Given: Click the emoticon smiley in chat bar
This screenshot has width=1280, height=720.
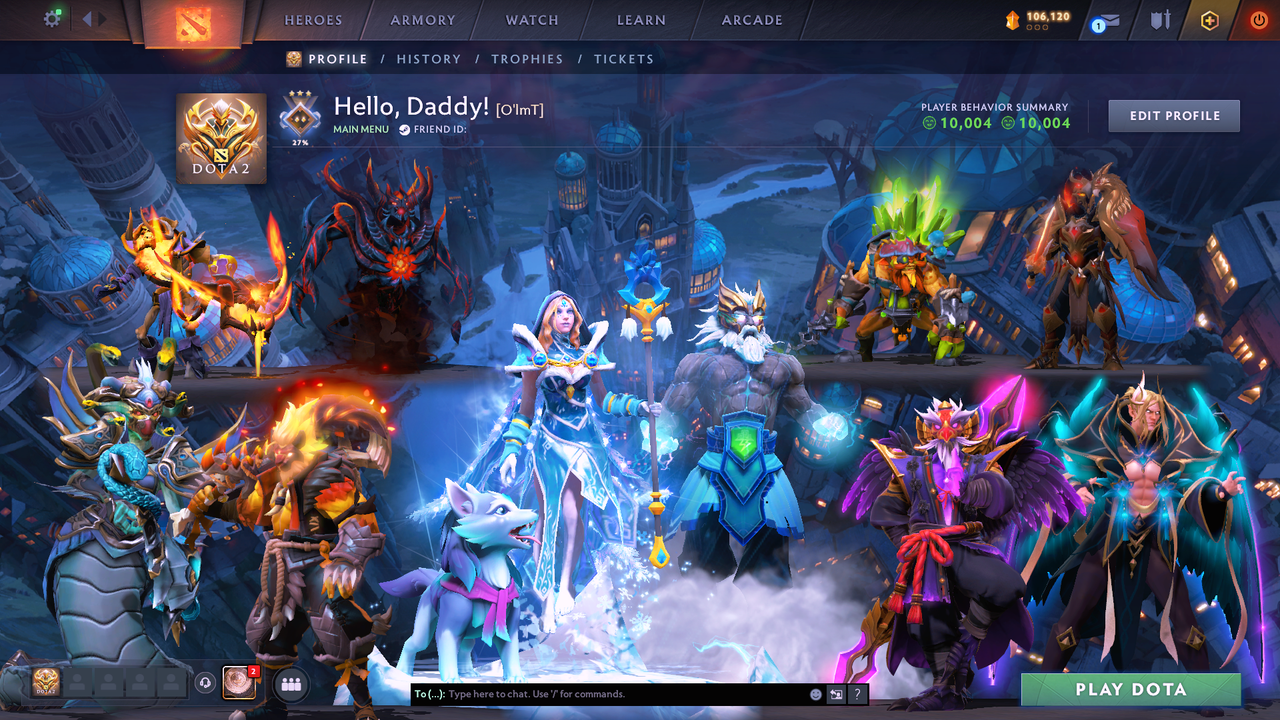Looking at the screenshot, I should pos(815,694).
